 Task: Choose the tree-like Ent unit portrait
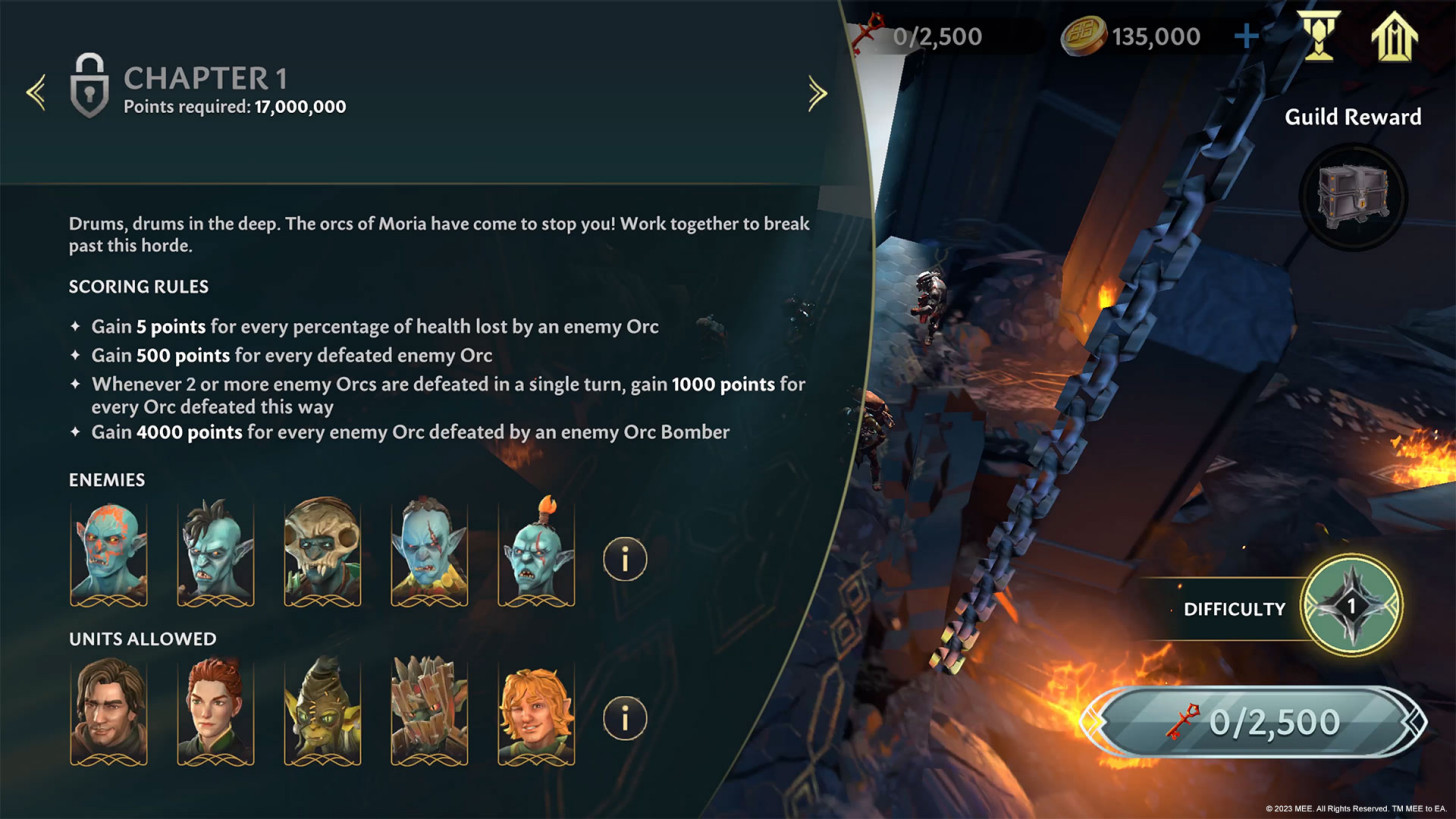tap(429, 711)
